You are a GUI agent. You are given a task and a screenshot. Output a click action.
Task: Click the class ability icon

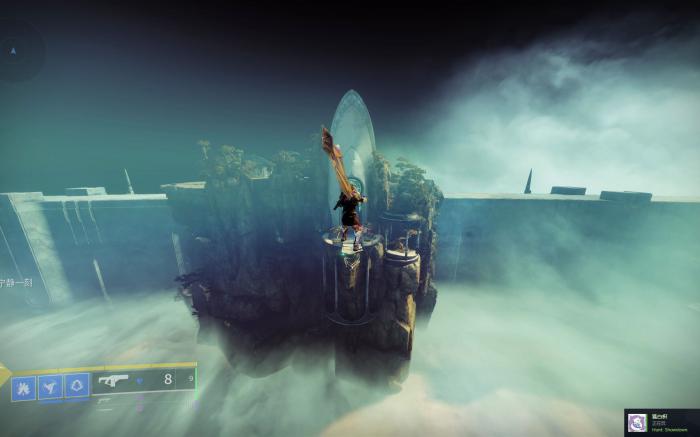tap(76, 385)
